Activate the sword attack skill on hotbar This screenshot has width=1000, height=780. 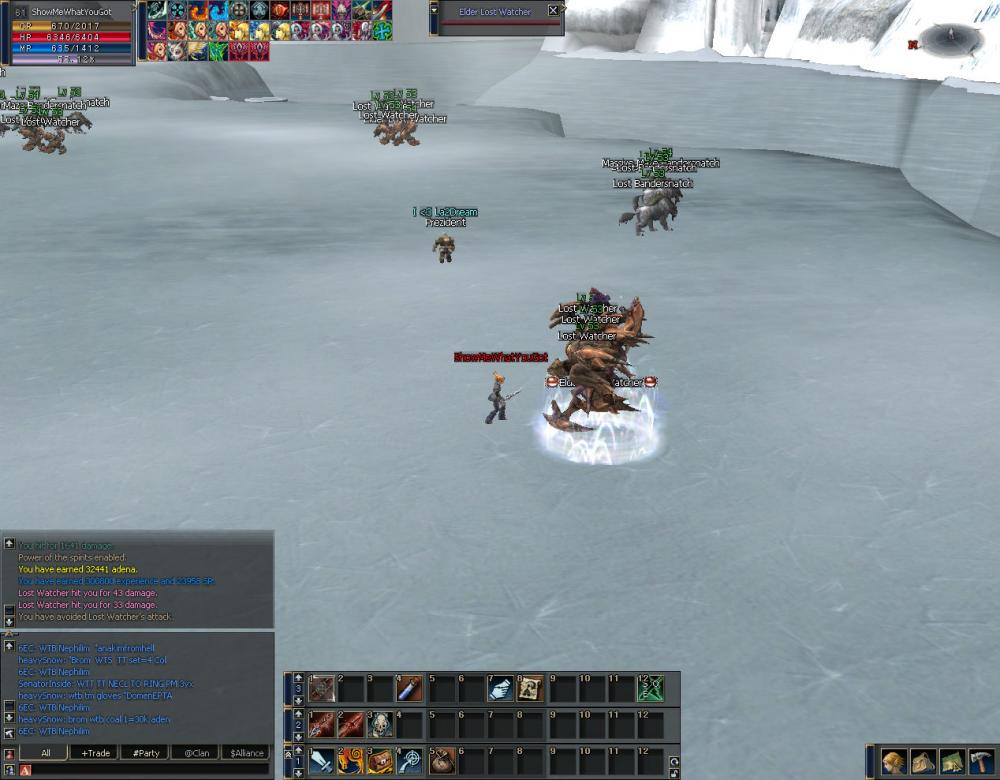pyautogui.click(x=322, y=761)
